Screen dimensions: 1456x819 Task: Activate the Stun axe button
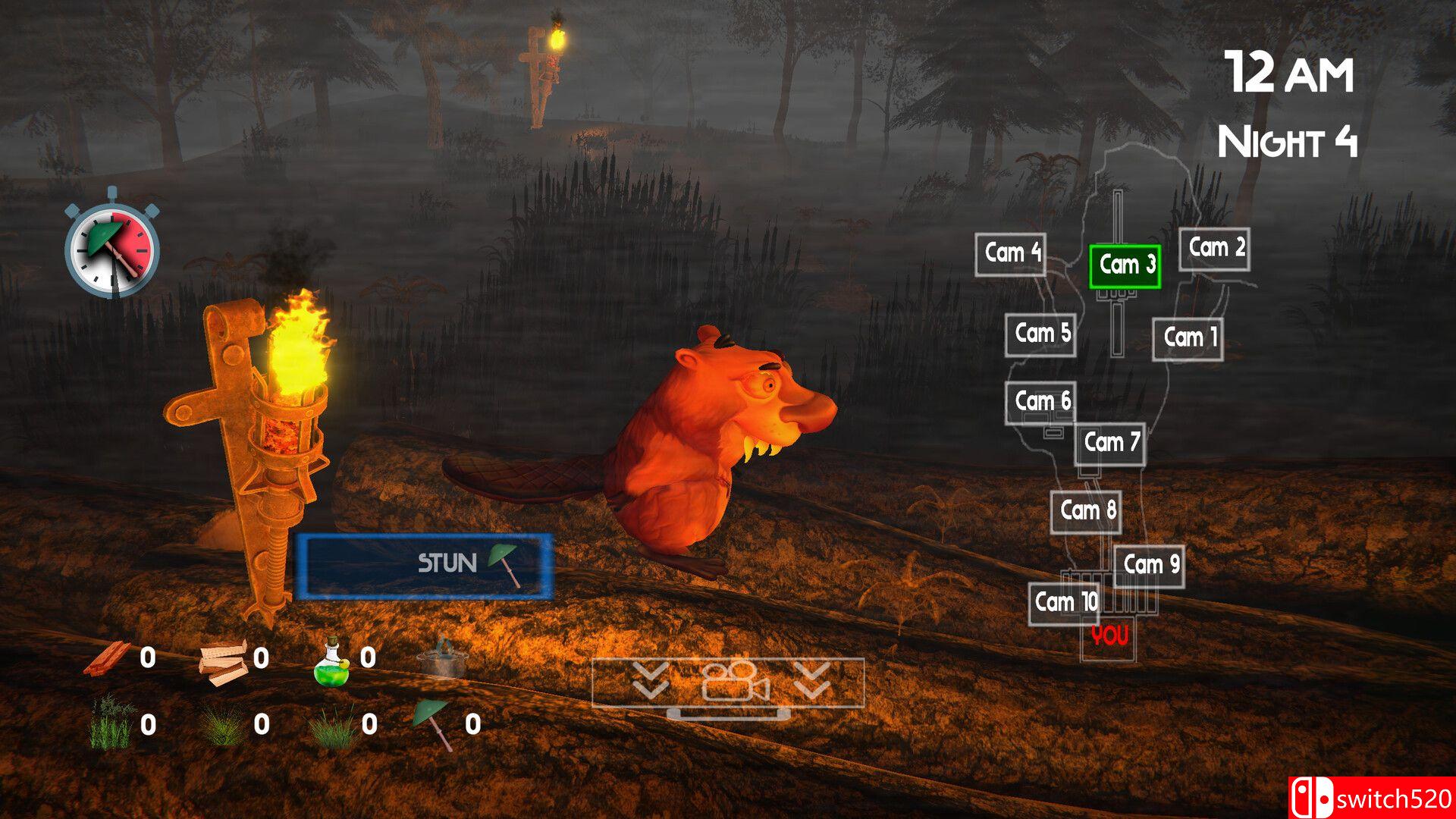point(424,565)
